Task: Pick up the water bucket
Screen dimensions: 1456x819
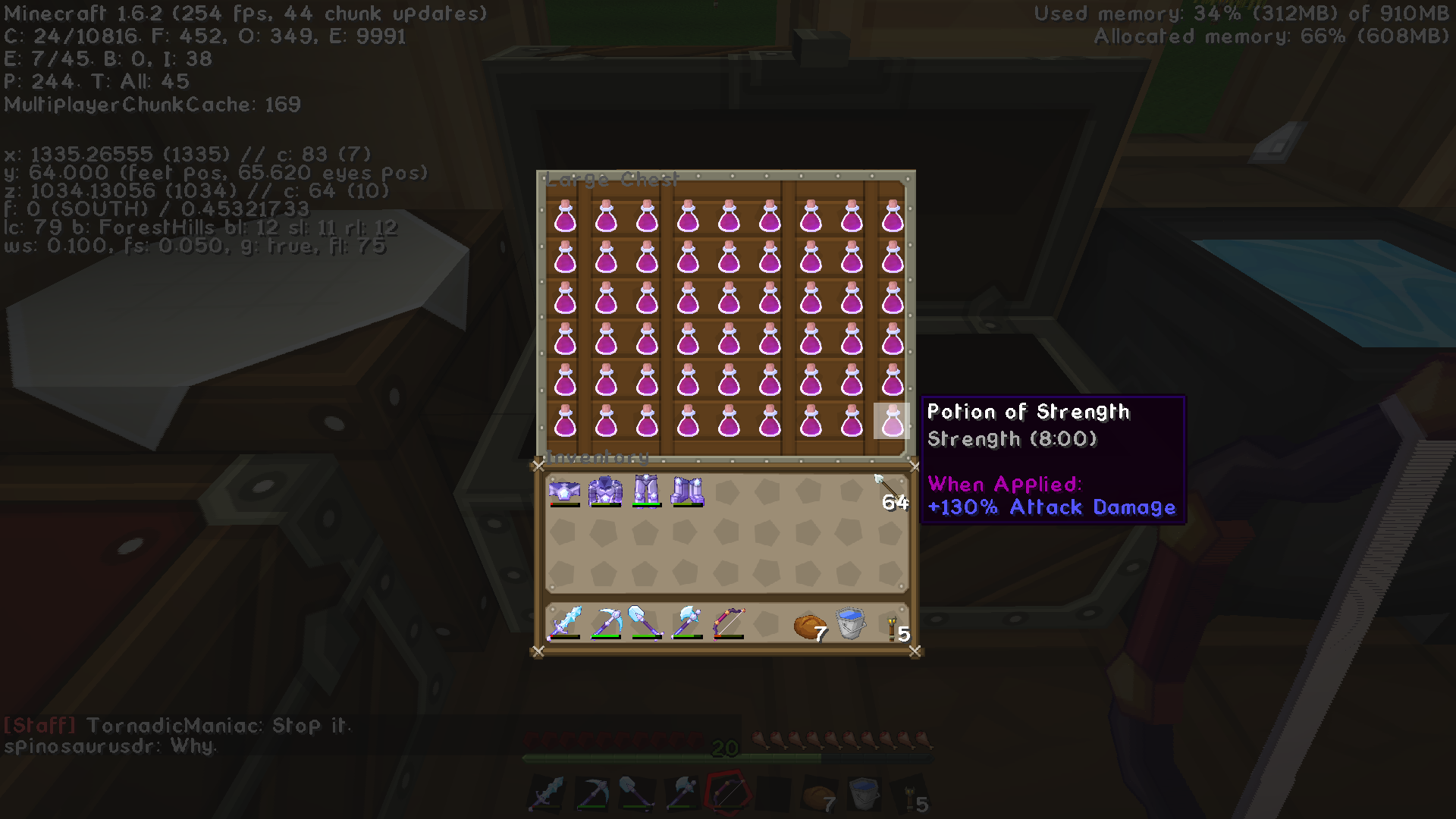Action: pyautogui.click(x=850, y=622)
